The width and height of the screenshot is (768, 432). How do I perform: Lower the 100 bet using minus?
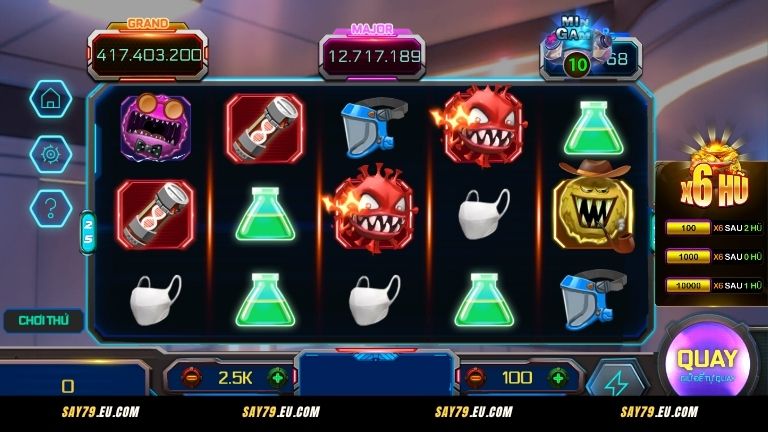pyautogui.click(x=474, y=378)
